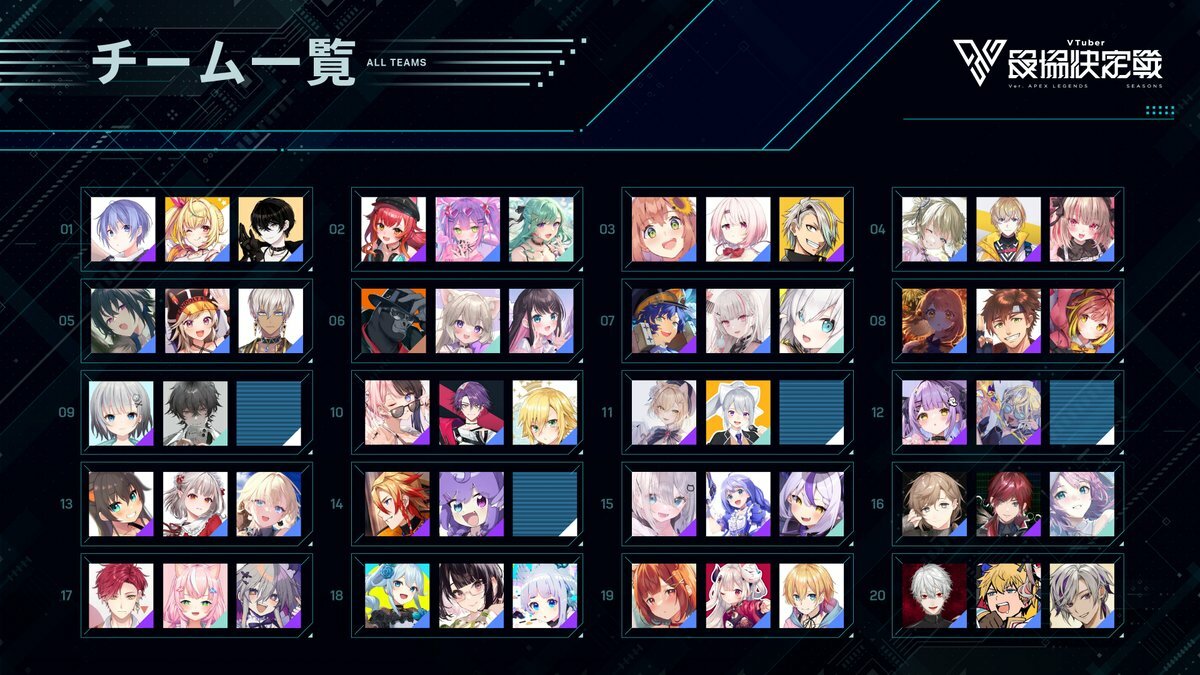Viewport: 1200px width, 675px height.
Task: Open Team 08's smiling brown-haired man portrait
Action: pos(1008,321)
